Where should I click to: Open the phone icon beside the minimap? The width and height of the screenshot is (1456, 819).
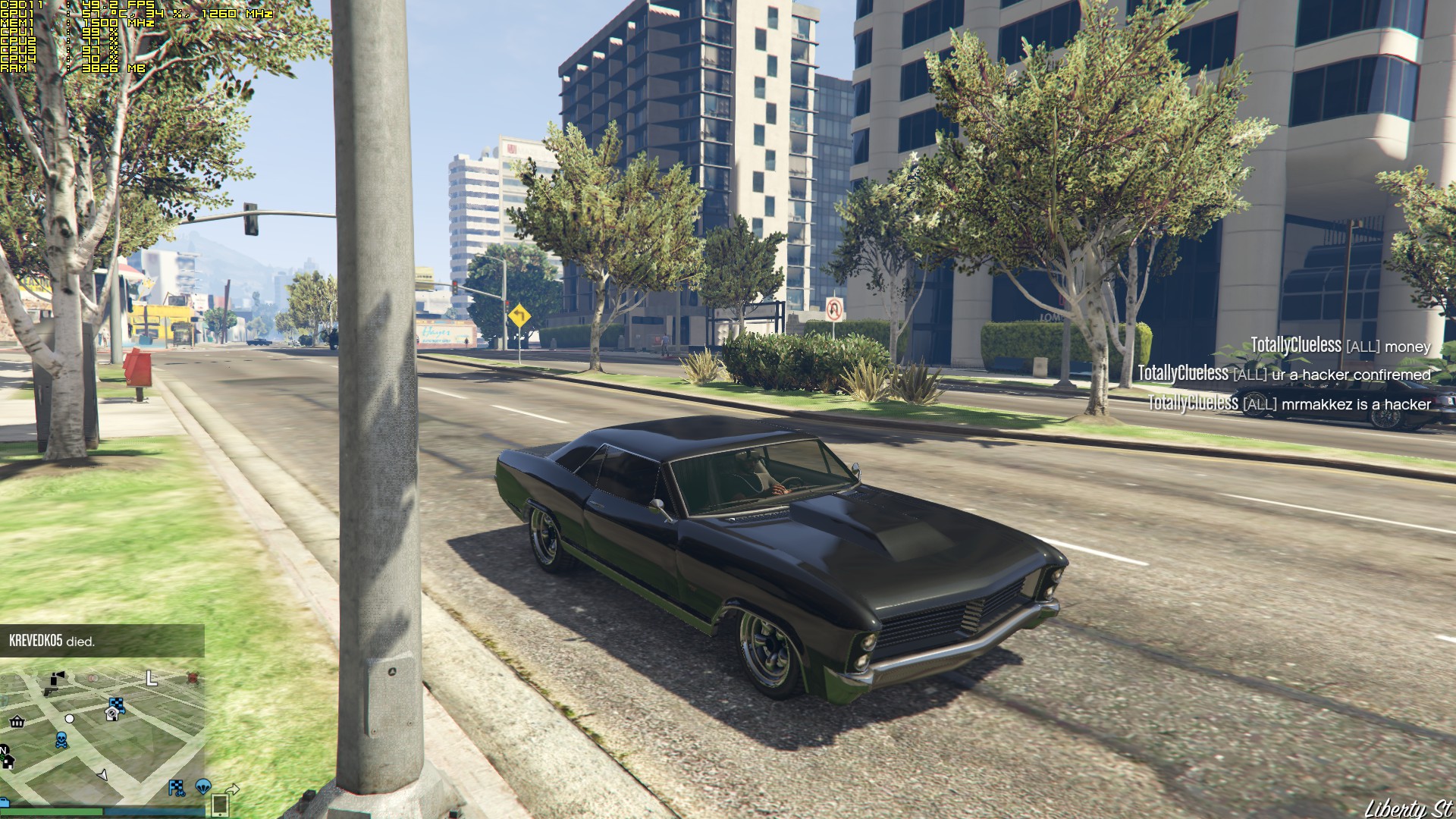point(220,804)
